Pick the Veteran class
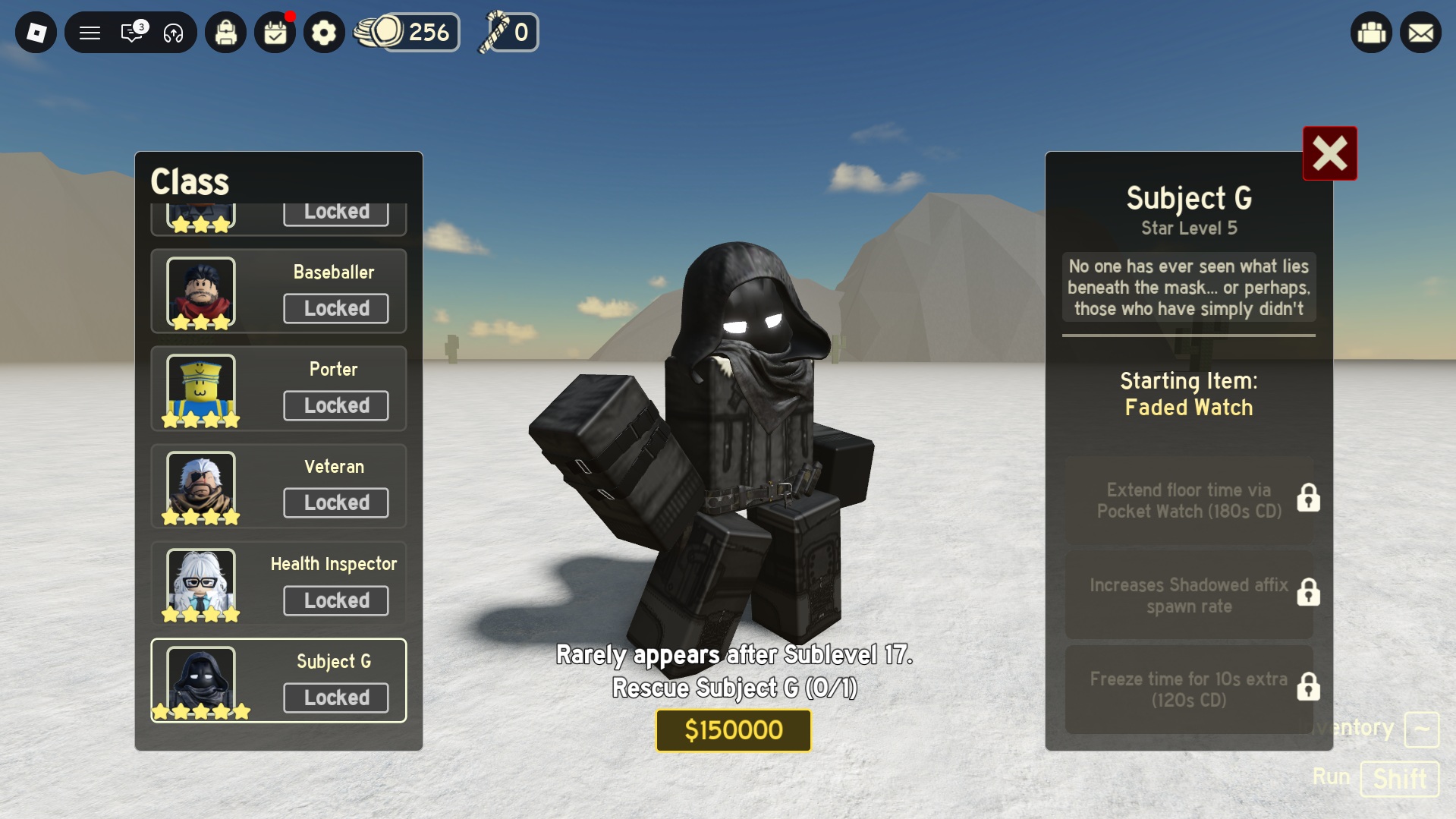This screenshot has width=1456, height=819. point(278,486)
